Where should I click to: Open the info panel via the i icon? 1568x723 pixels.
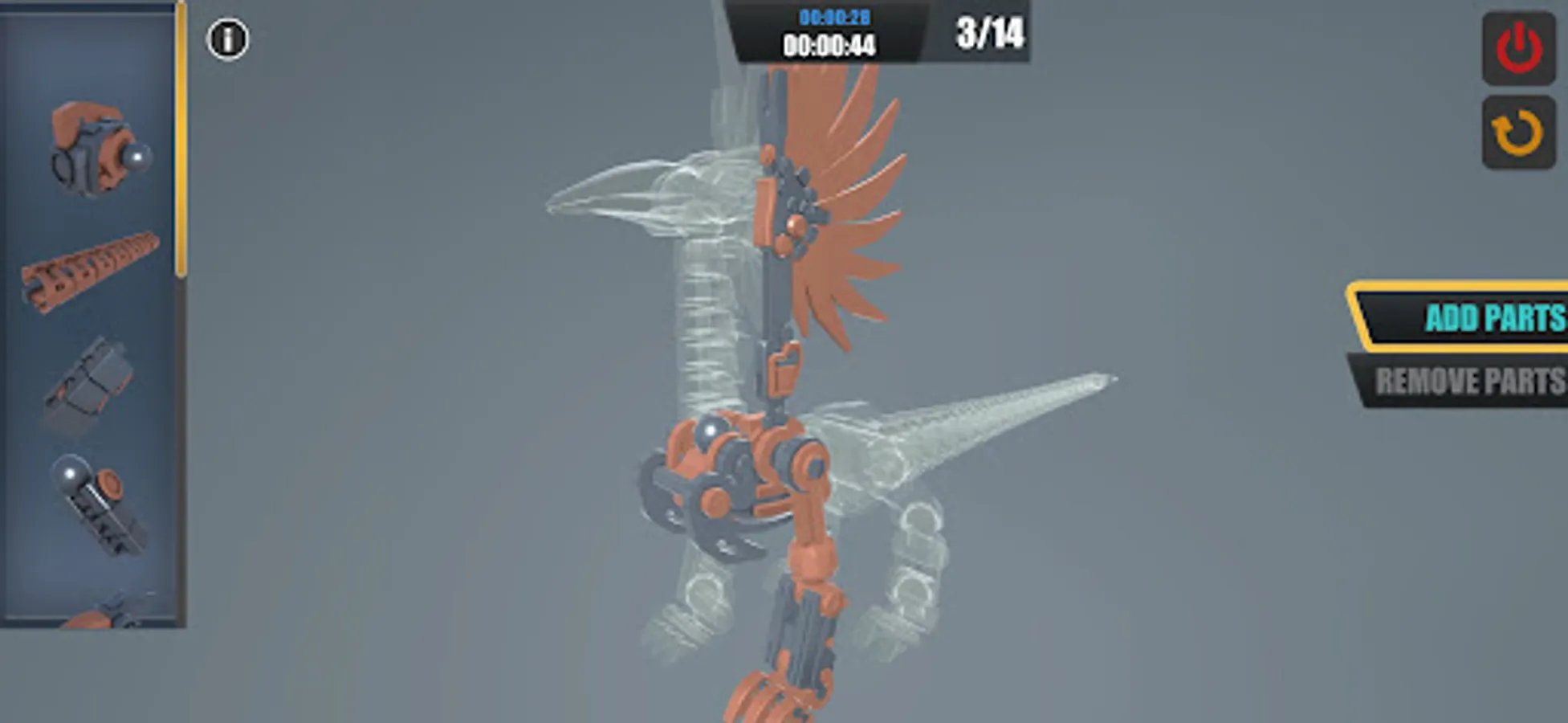pyautogui.click(x=227, y=37)
